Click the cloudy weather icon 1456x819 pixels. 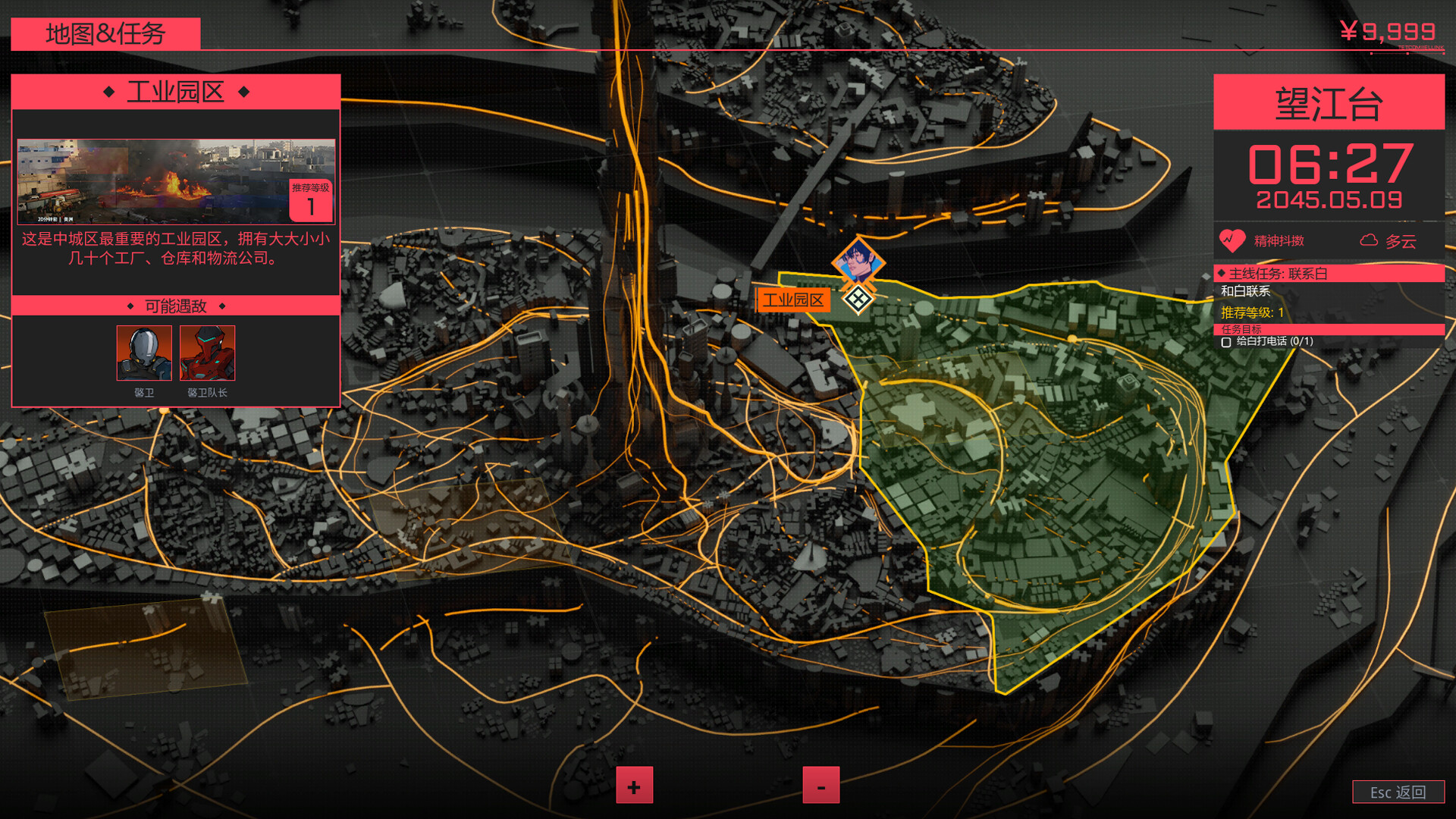coord(1369,240)
